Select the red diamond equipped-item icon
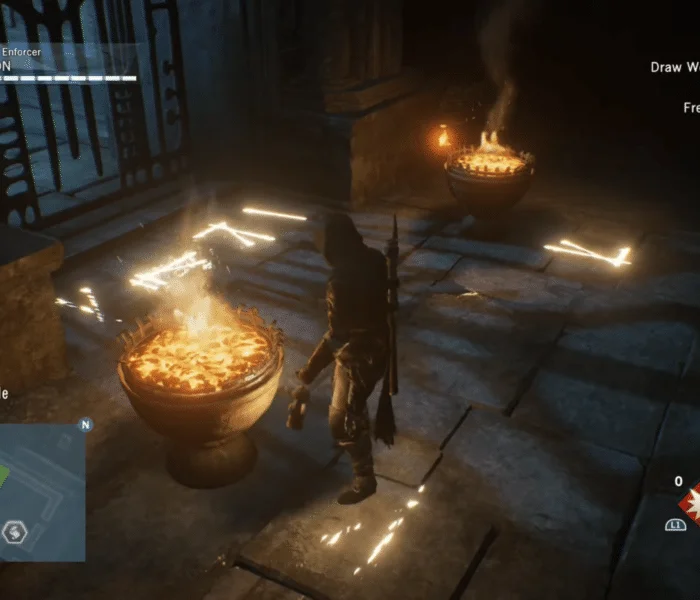The width and height of the screenshot is (700, 600). pos(690,504)
